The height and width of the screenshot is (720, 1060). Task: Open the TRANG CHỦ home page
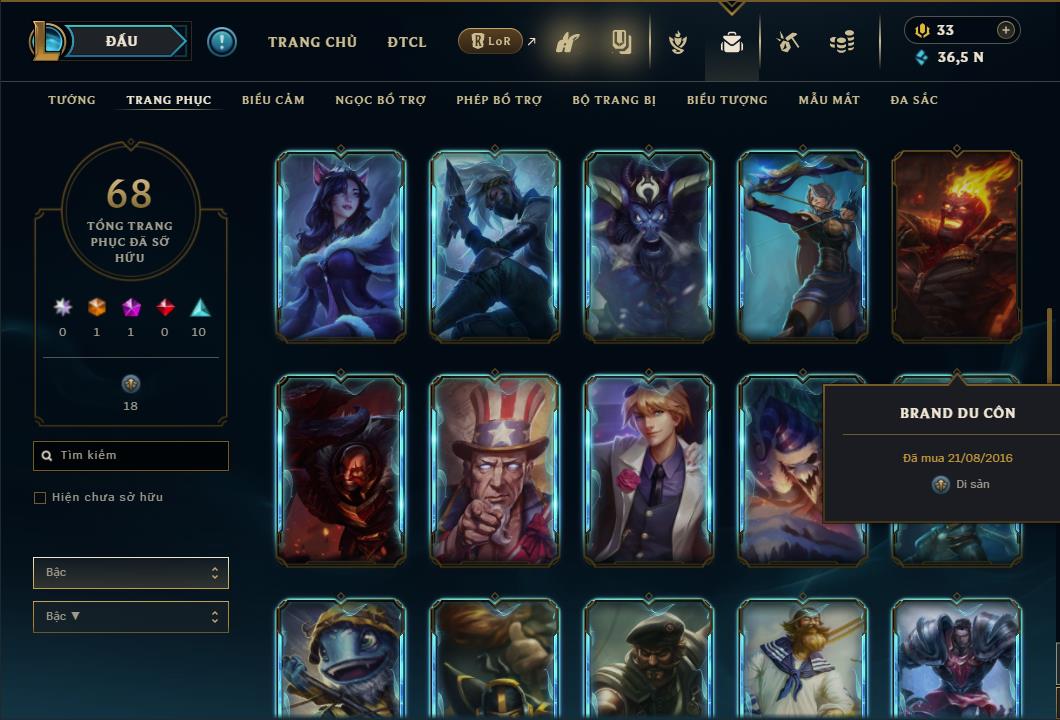coord(312,42)
